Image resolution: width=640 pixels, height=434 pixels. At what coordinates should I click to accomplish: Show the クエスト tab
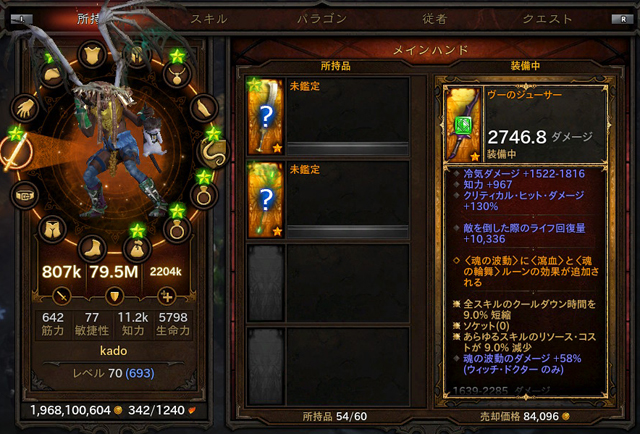pyautogui.click(x=548, y=19)
